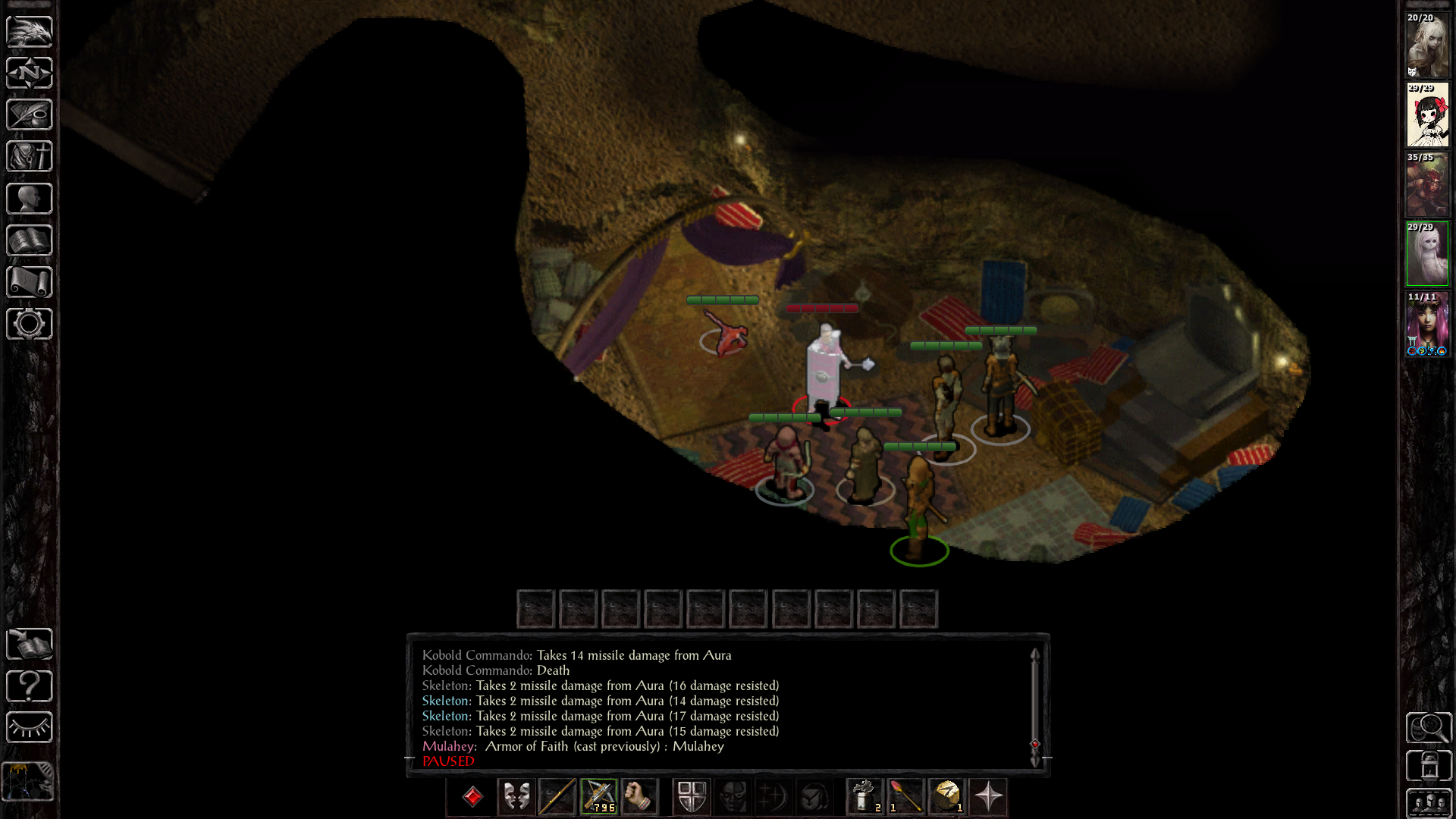The width and height of the screenshot is (1456, 819).
Task: Select the crossbow weapon slot
Action: pos(599,797)
